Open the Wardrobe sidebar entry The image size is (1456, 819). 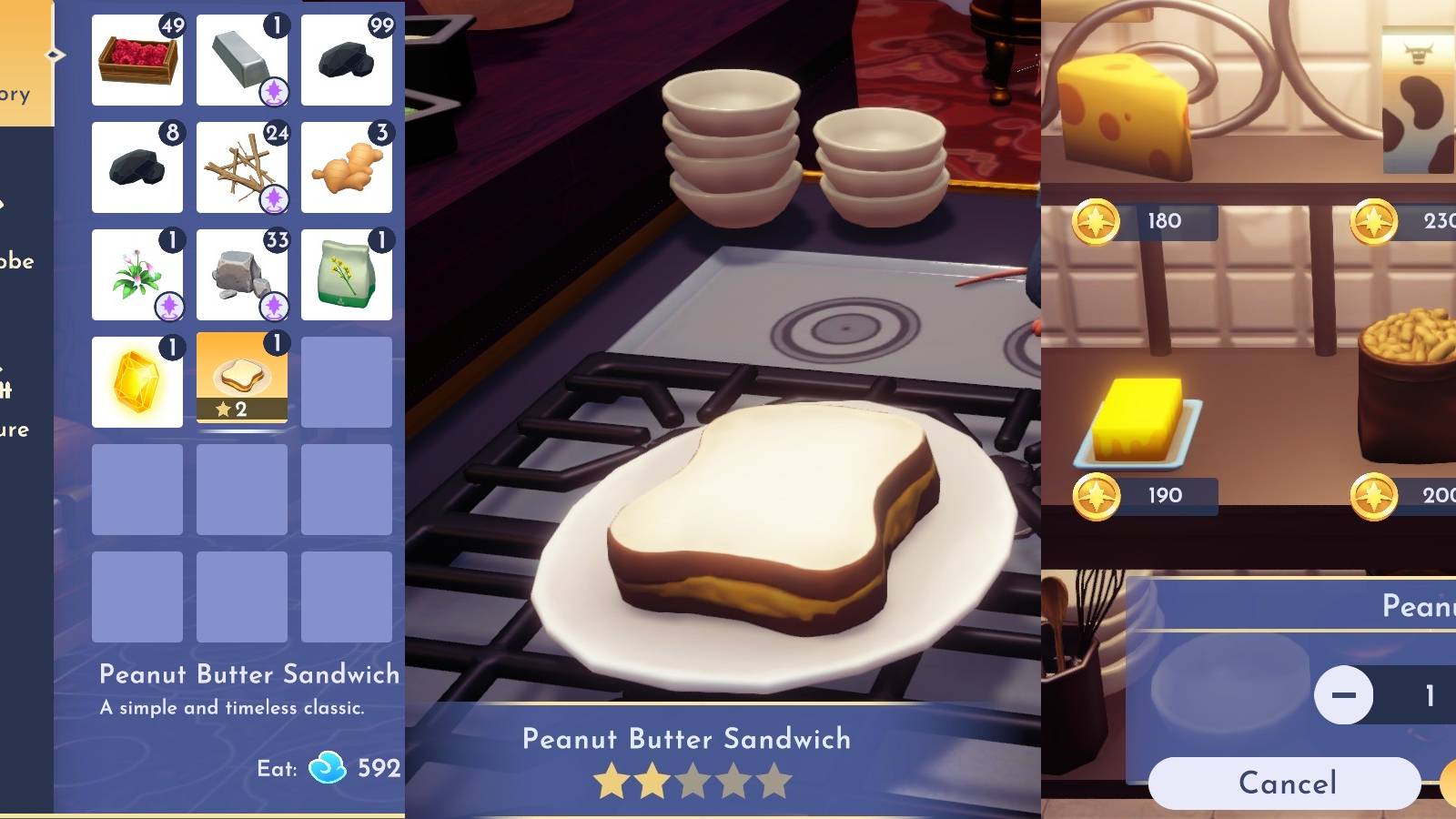(16, 261)
